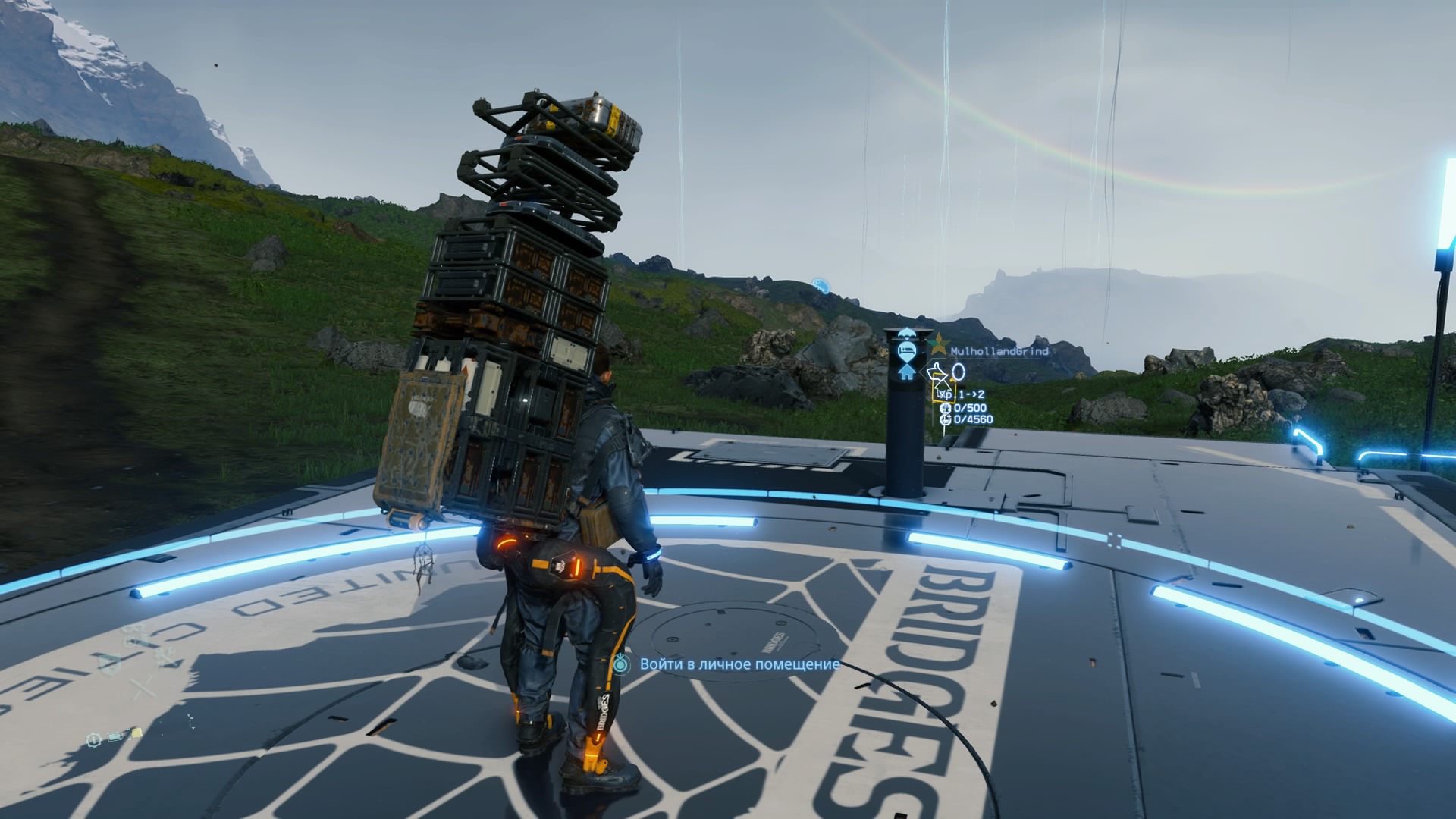
Task: Select the umbrella shelter icon atop the marker
Action: pyautogui.click(x=906, y=332)
